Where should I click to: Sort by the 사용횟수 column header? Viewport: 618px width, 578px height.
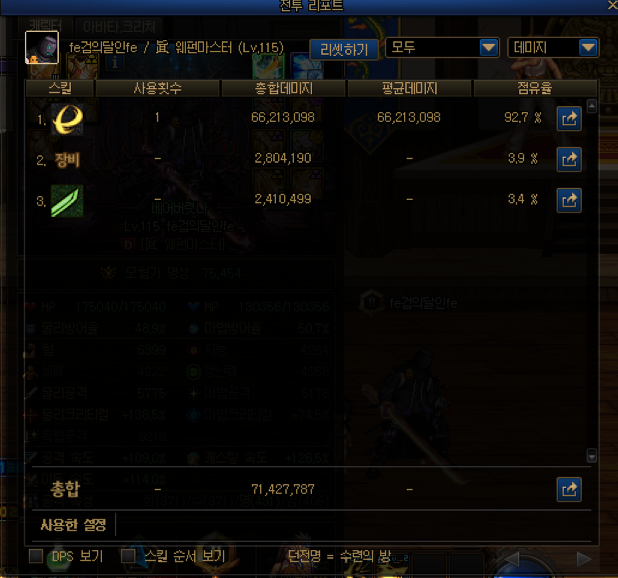(158, 89)
